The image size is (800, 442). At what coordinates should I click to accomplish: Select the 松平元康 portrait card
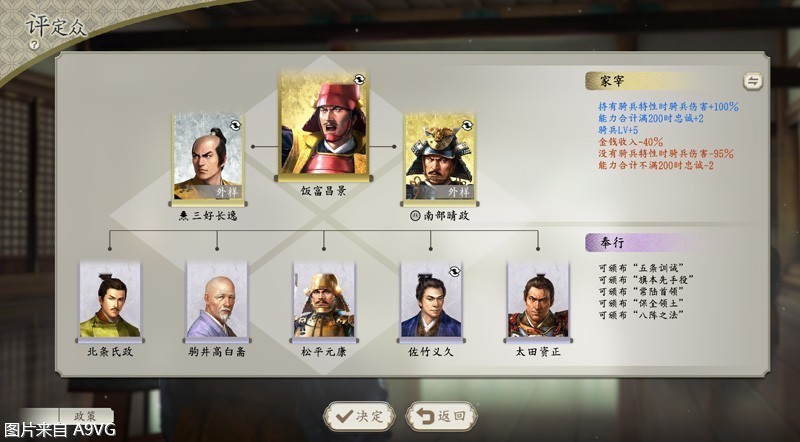(324, 300)
